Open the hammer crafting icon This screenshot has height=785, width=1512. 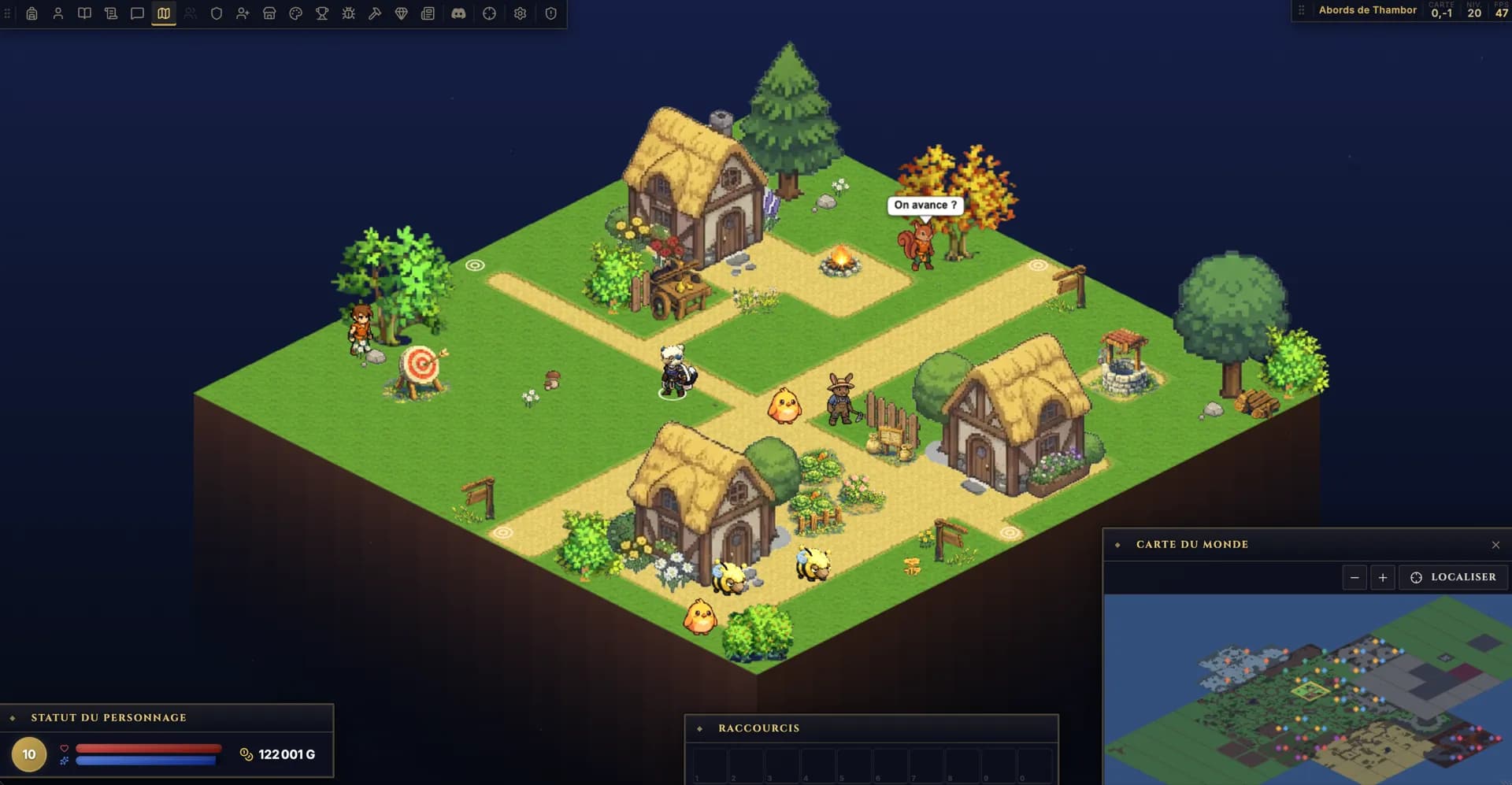coord(375,13)
